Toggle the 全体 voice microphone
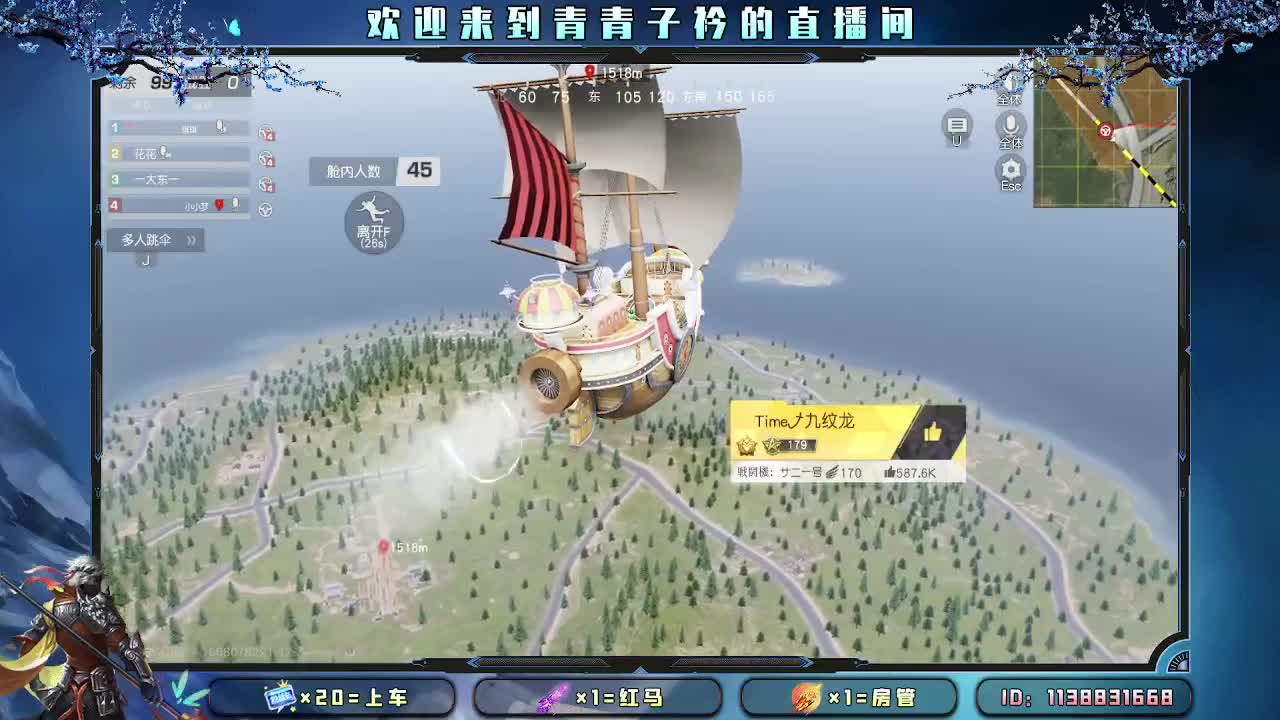Screen dimensions: 1280x720 (x=1010, y=124)
